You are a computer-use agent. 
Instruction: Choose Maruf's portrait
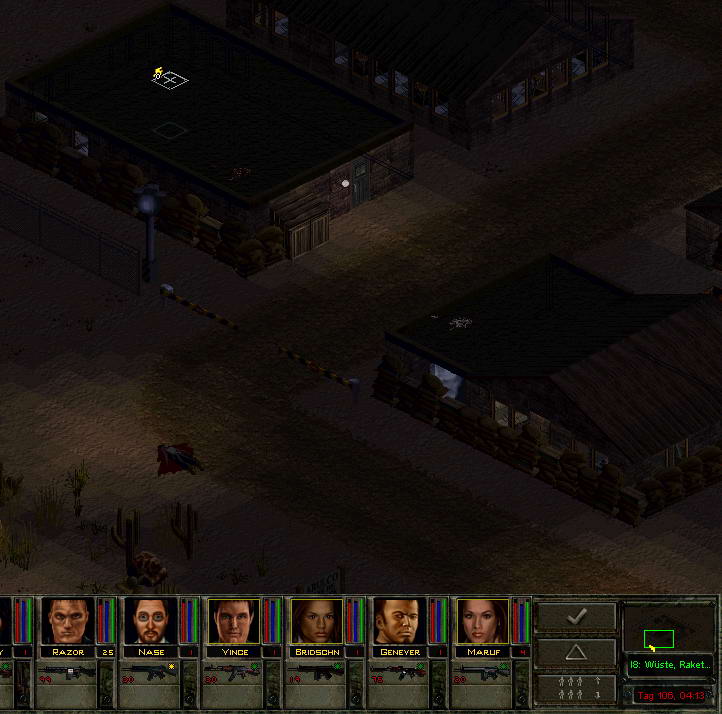point(483,620)
